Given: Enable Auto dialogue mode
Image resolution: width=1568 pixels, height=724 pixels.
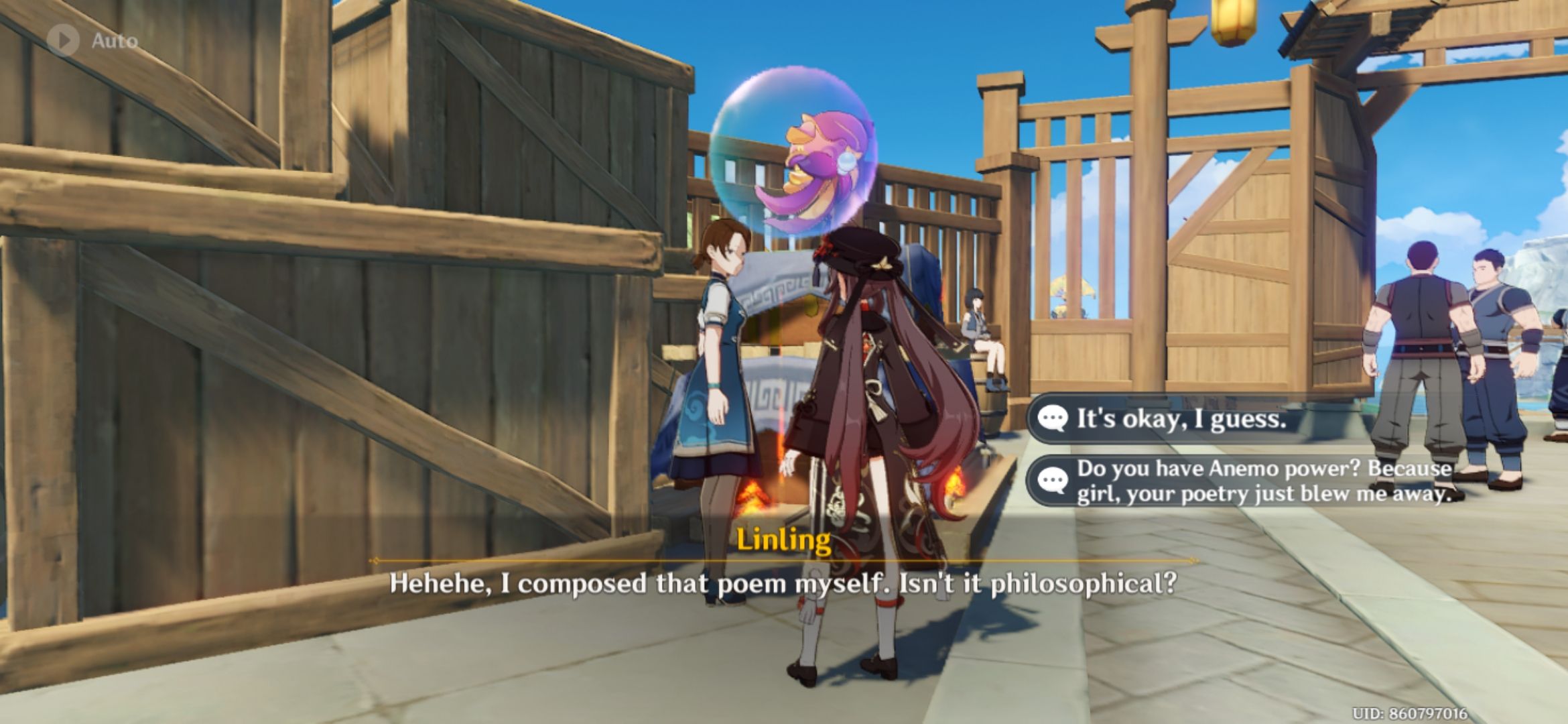Looking at the screenshot, I should click(87, 40).
